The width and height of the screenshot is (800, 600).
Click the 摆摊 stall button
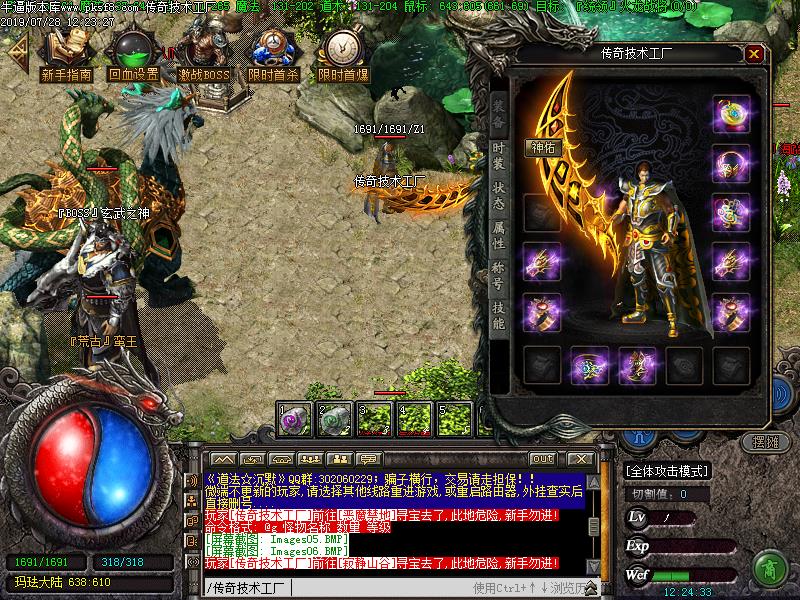764,441
